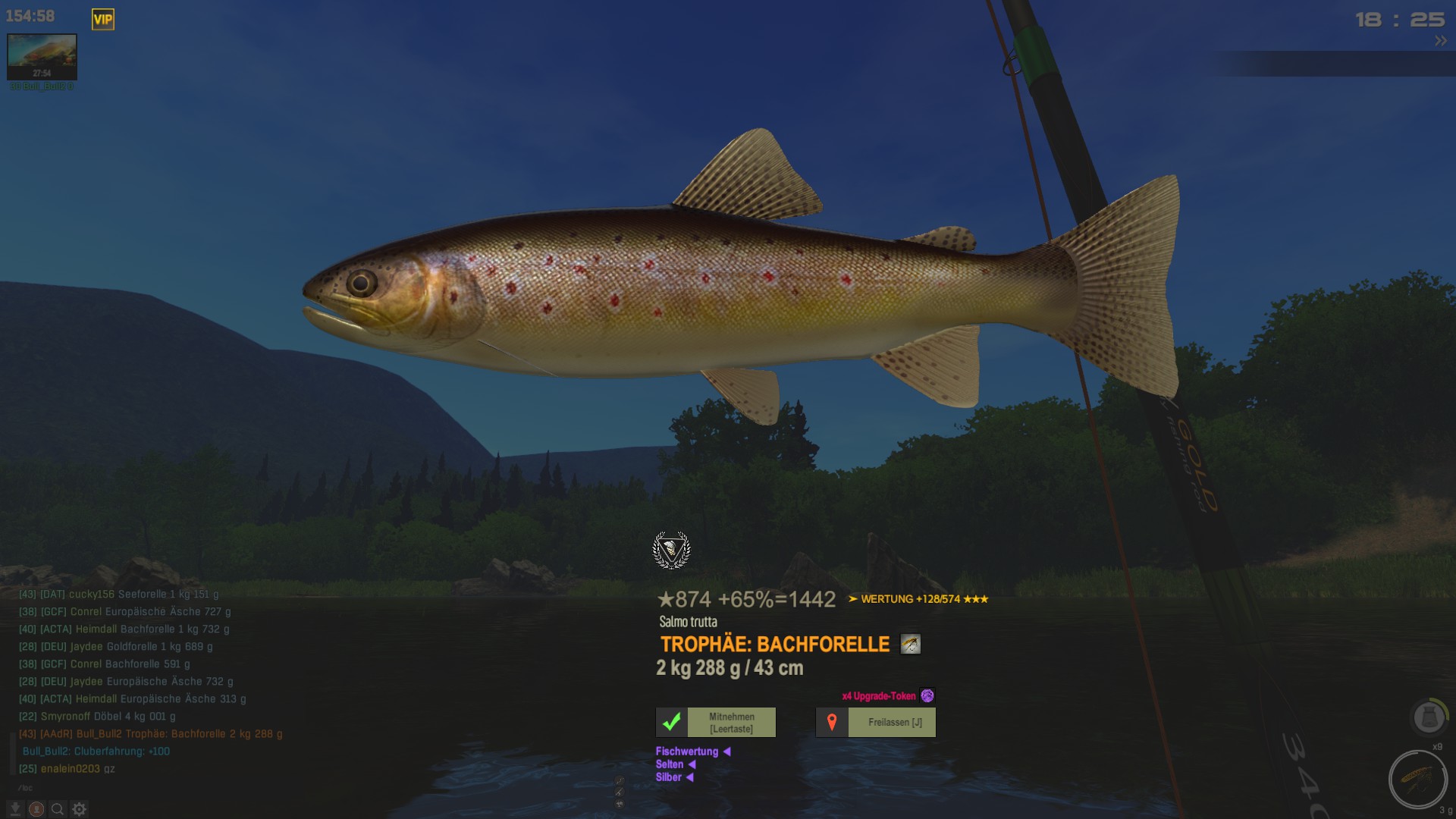Open the VIP status badge

(103, 20)
